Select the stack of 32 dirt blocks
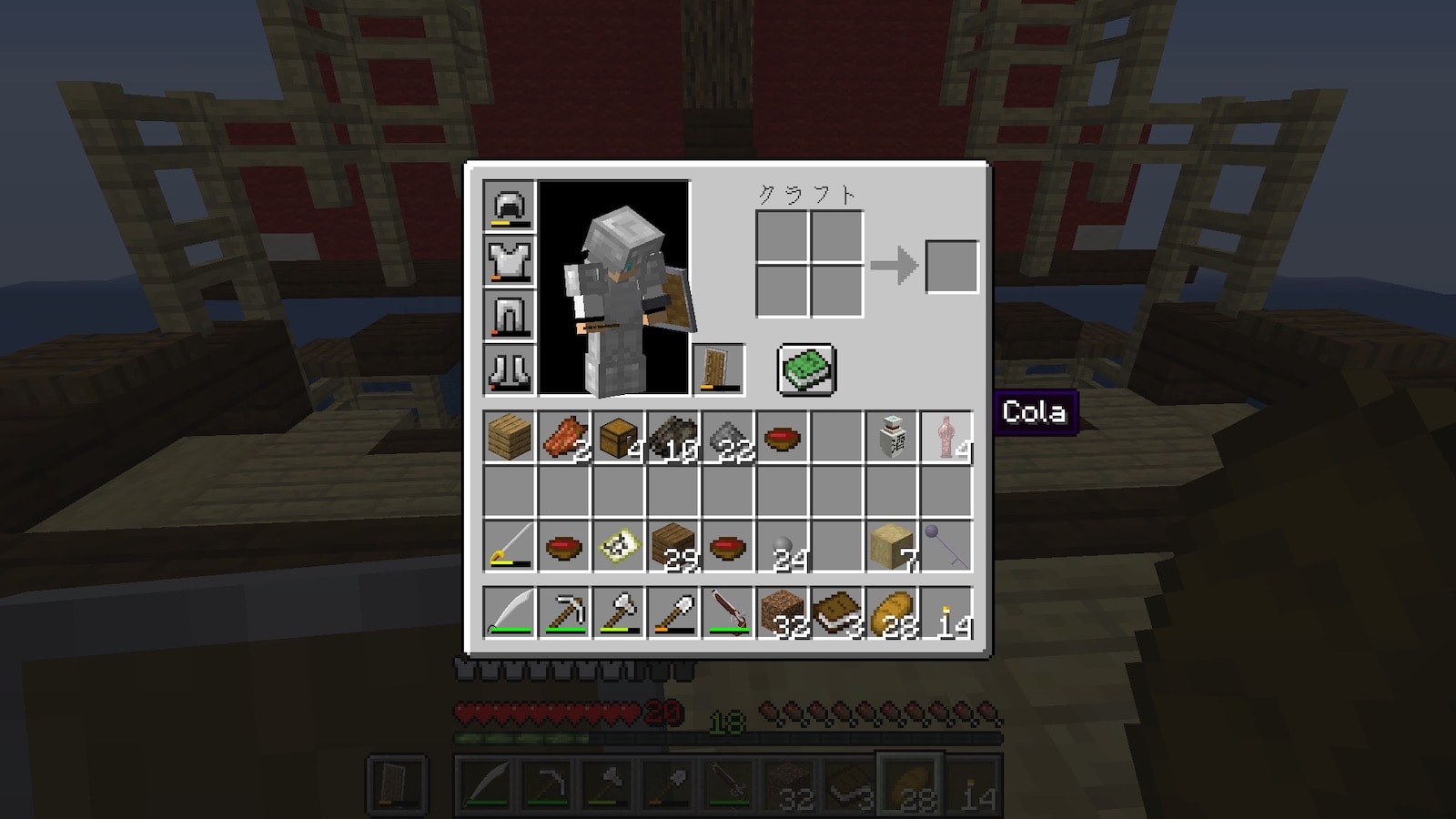 click(x=783, y=612)
